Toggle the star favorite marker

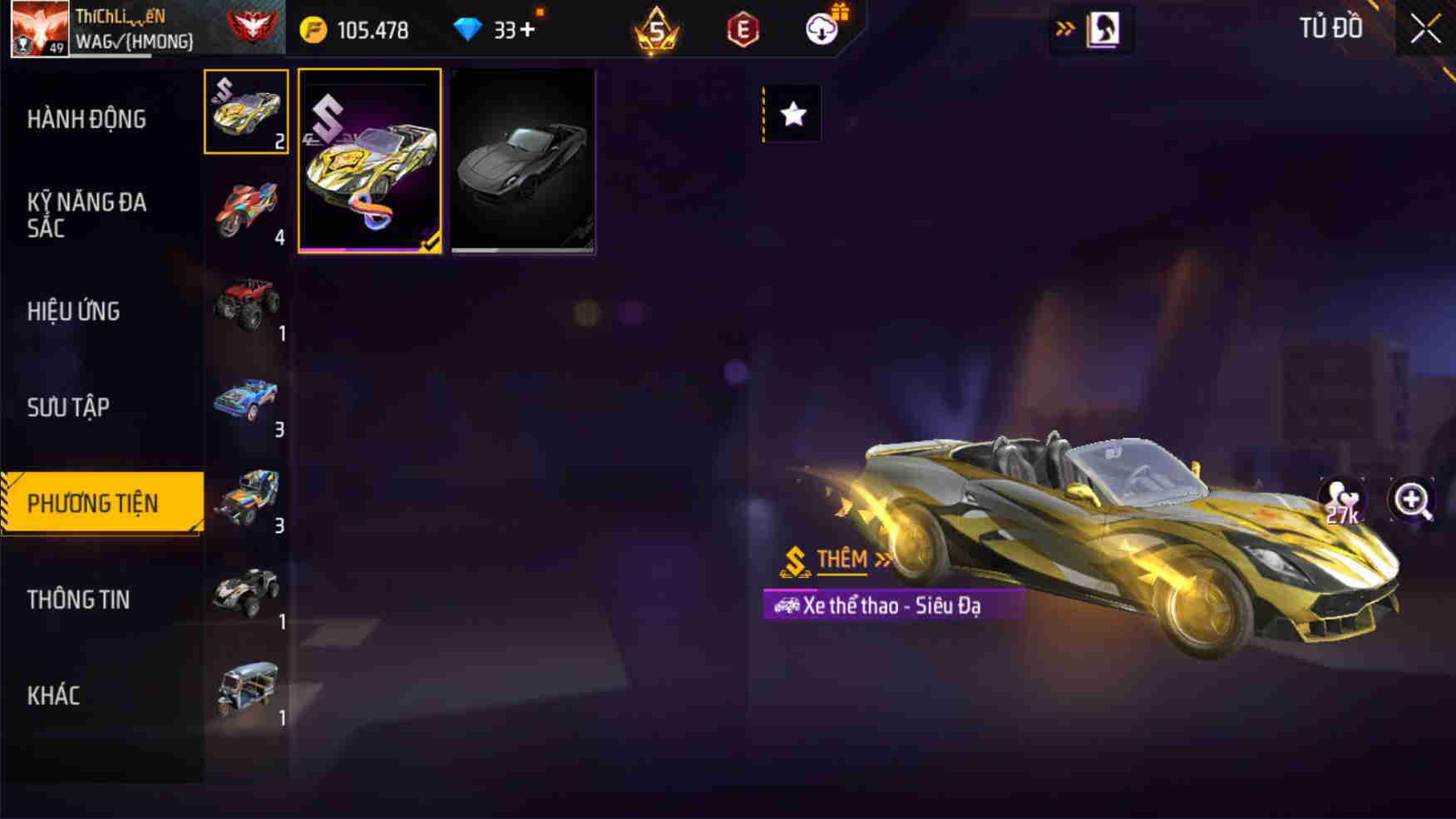pos(792,114)
